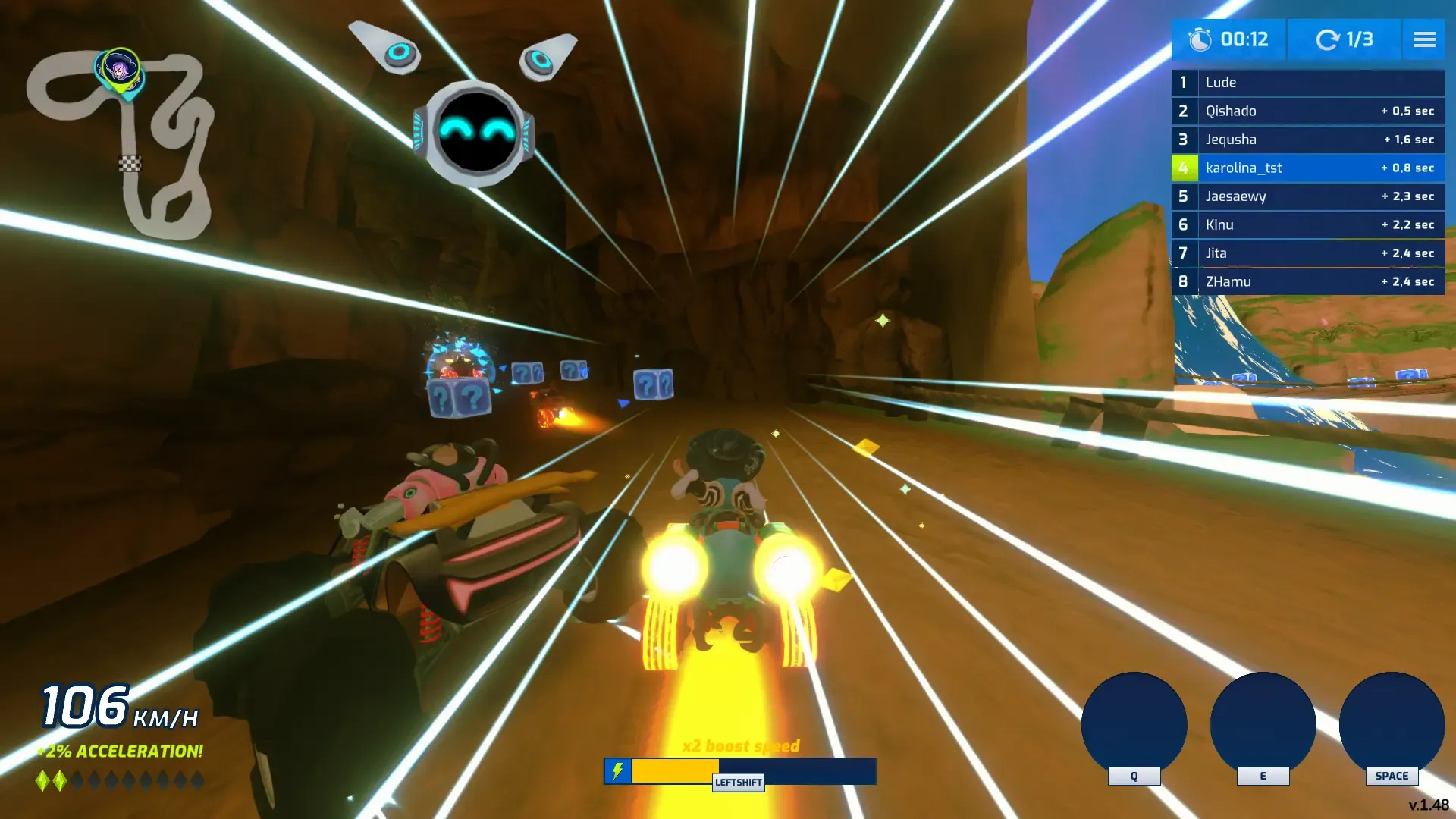Select the lap counter 1/3 icon

(1326, 39)
